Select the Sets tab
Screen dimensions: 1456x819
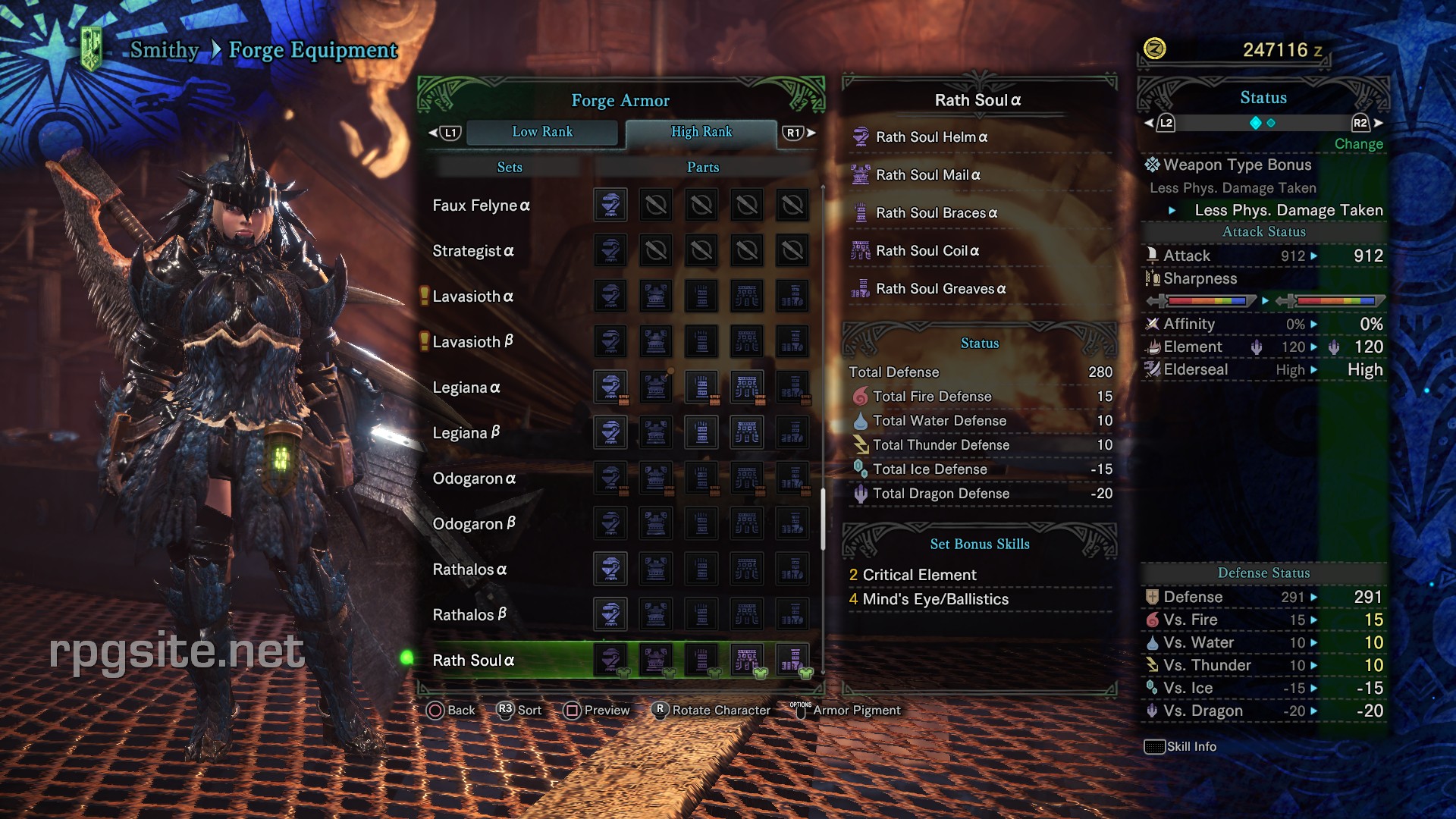click(509, 167)
